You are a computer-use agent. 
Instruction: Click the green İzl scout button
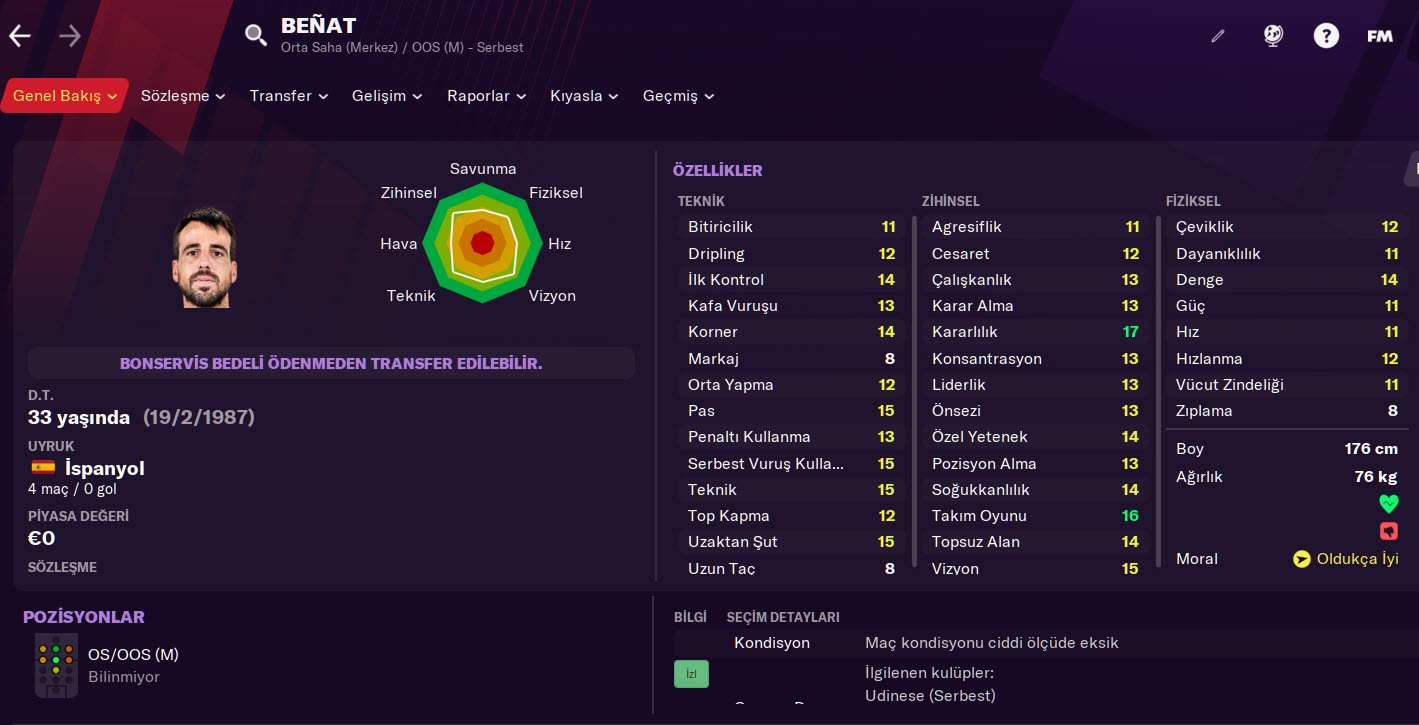click(x=691, y=674)
